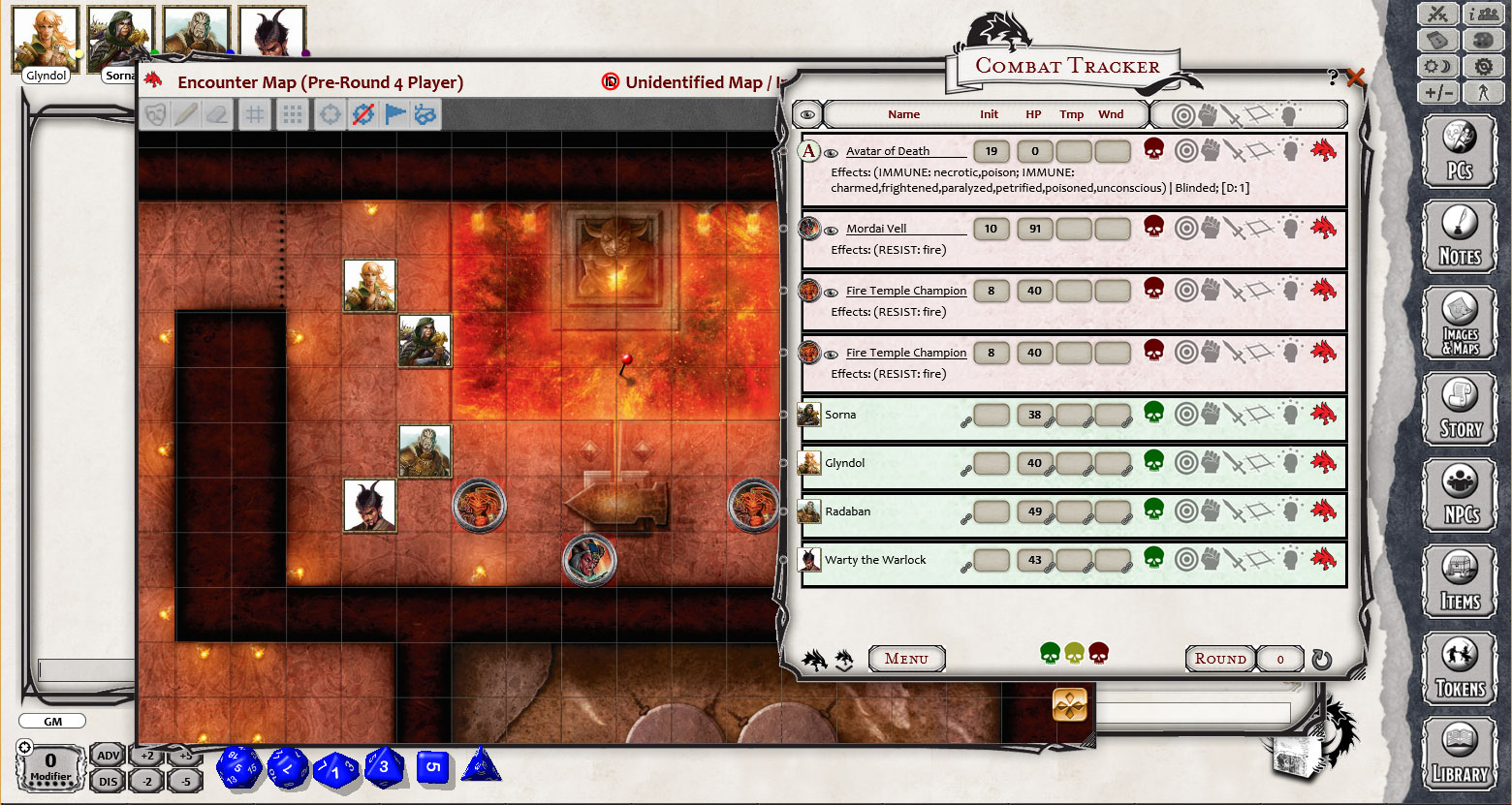This screenshot has height=805, width=1512.
Task: Open the NPCs panel from the sidebar
Action: point(1460,494)
